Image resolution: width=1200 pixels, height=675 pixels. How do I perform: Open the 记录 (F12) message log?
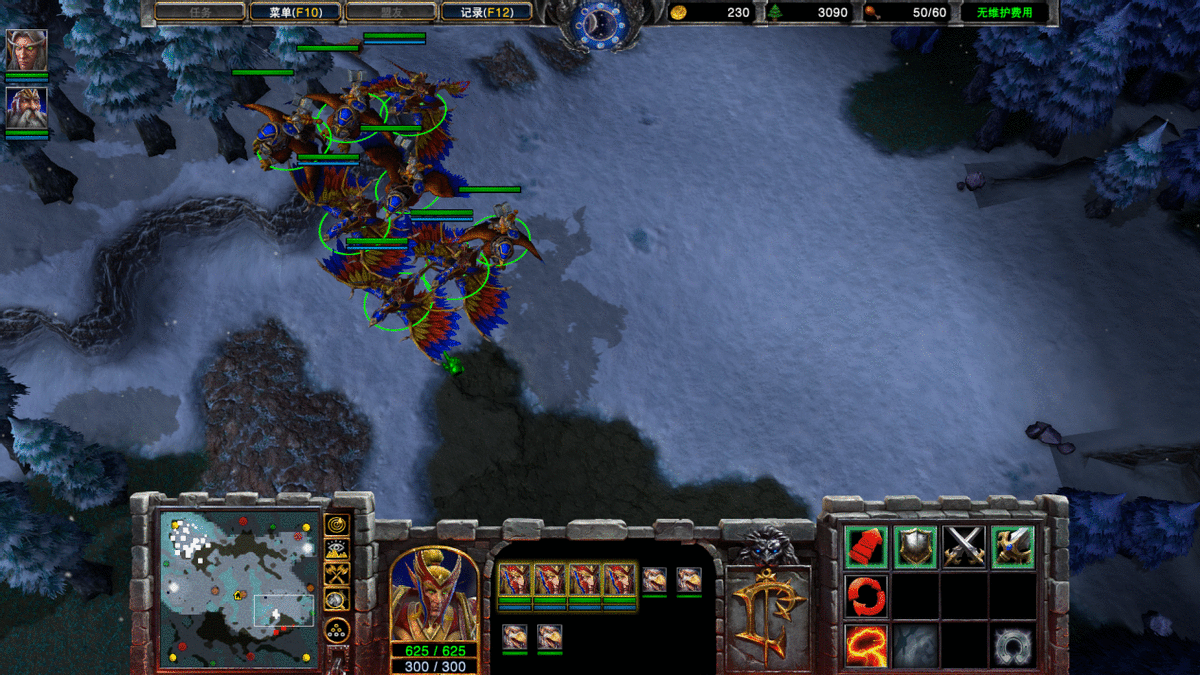tap(487, 12)
